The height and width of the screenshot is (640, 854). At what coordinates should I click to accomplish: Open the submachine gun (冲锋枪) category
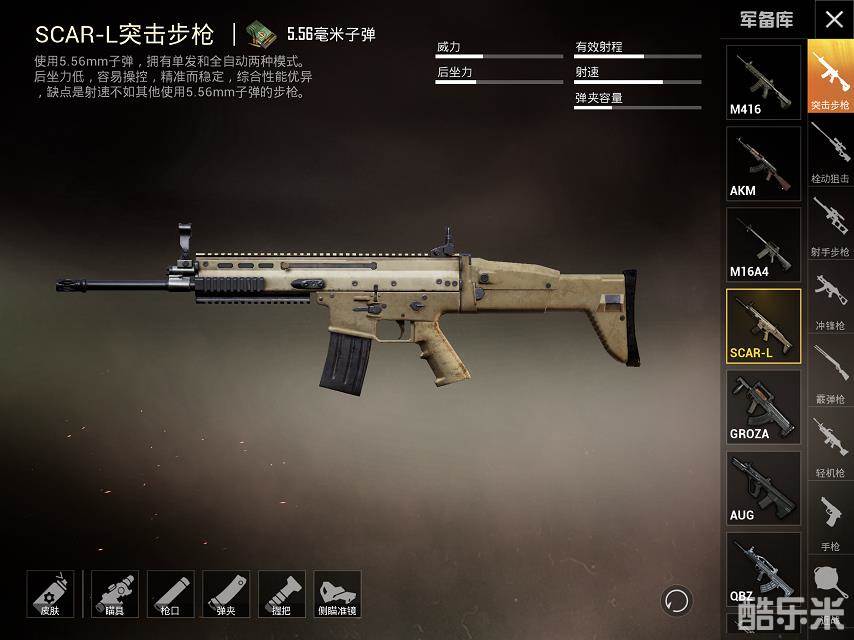coord(830,298)
